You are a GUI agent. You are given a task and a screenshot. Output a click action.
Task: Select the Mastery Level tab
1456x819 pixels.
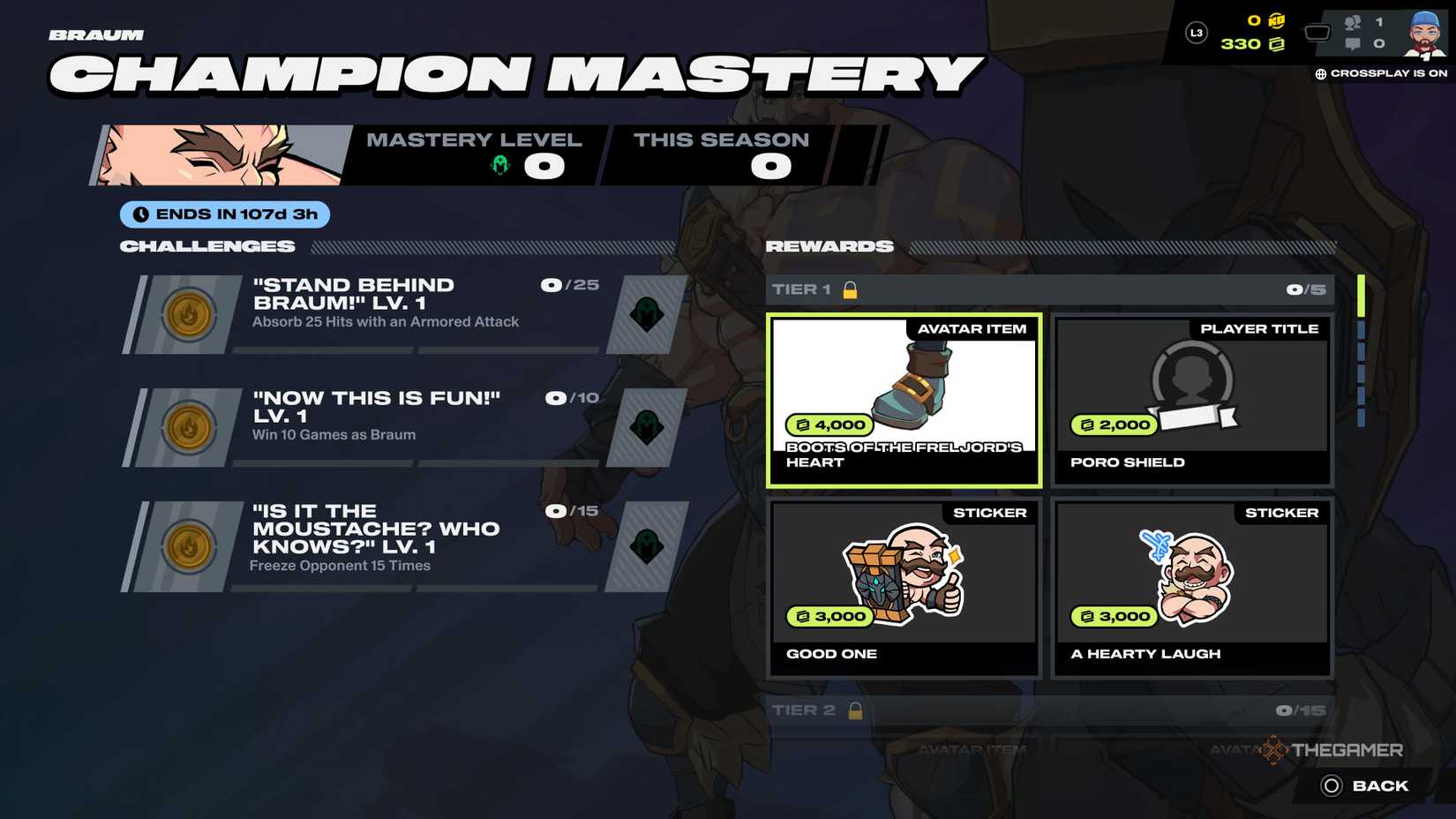click(475, 152)
